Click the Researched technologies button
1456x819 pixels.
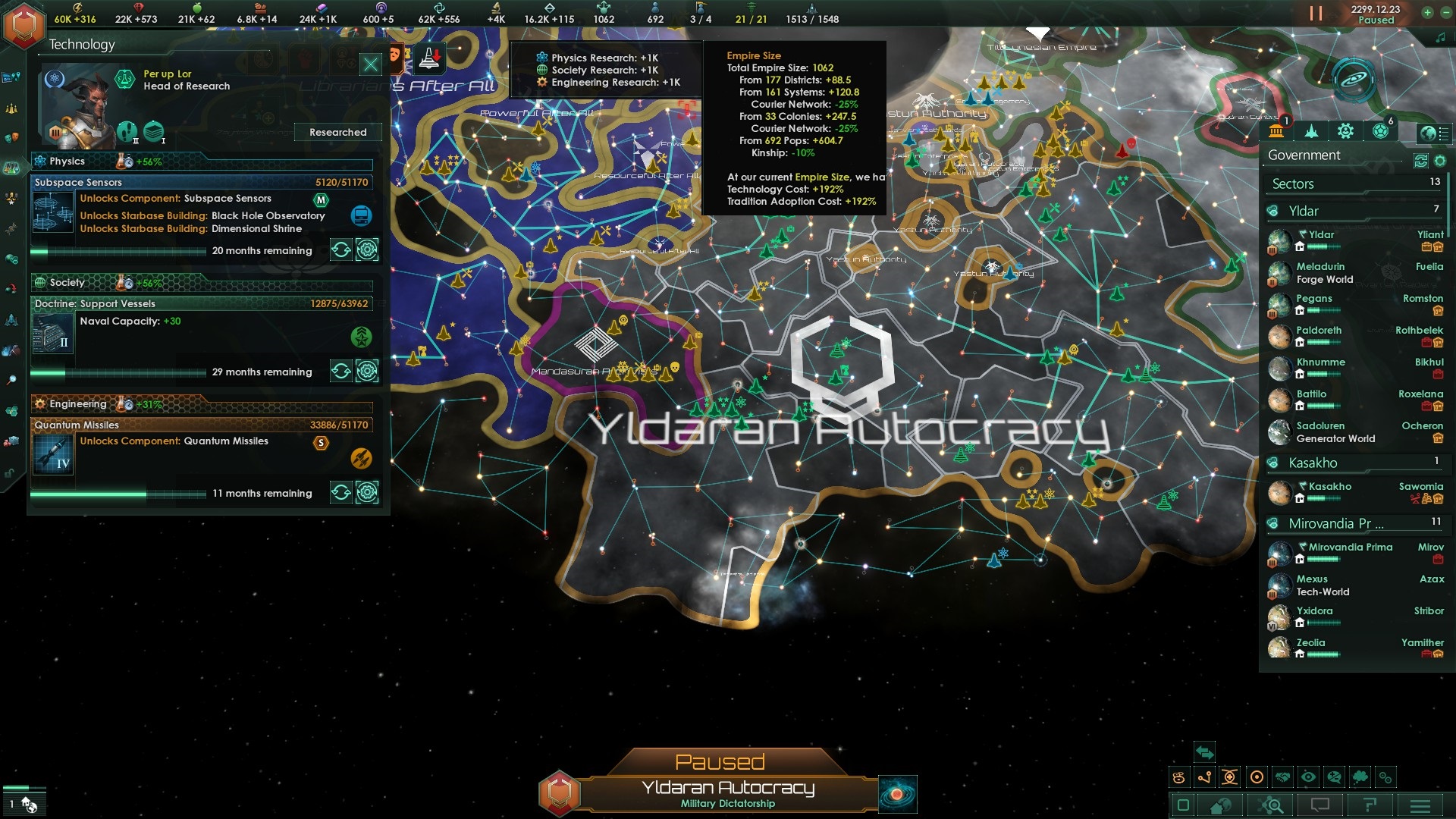coord(337,132)
